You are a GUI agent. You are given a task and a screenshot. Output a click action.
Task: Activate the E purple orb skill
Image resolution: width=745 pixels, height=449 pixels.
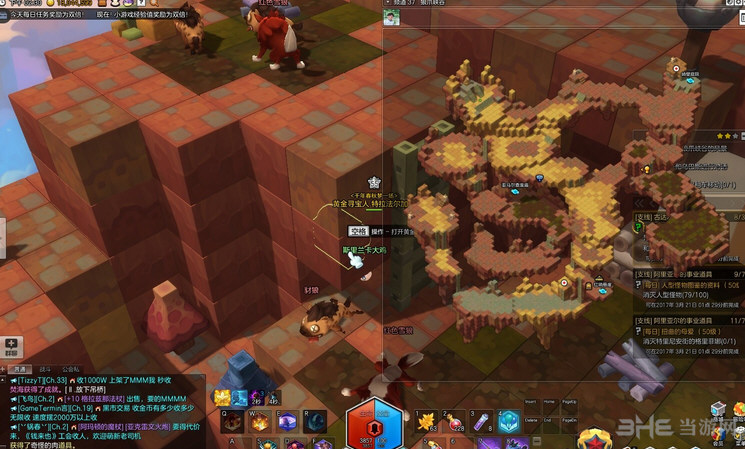pos(287,422)
